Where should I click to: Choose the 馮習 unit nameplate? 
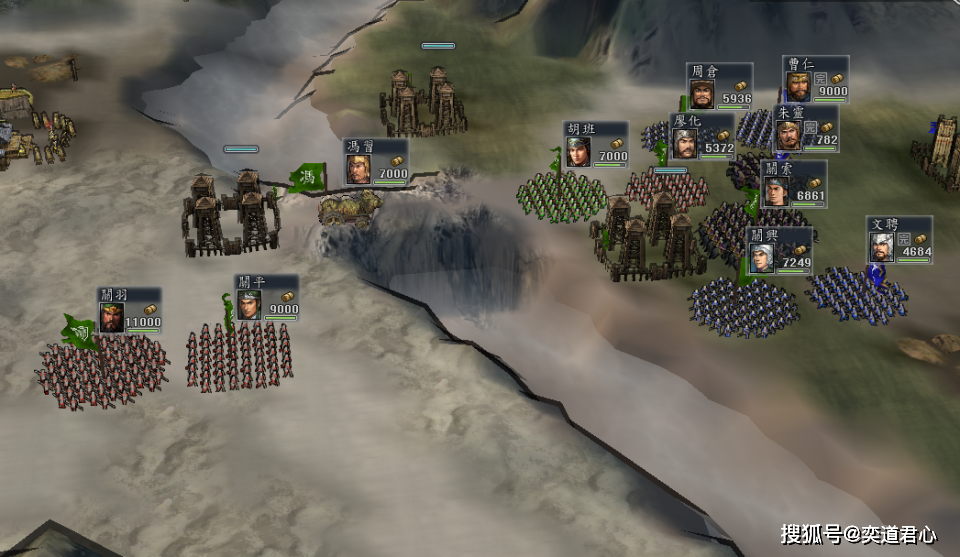click(377, 161)
